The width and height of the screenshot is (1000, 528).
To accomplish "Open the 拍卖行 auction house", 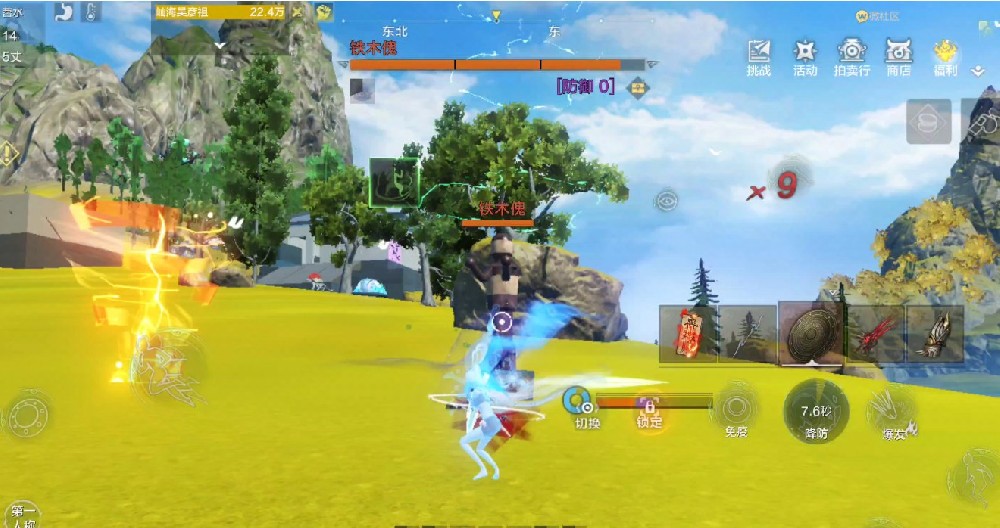I will point(851,57).
